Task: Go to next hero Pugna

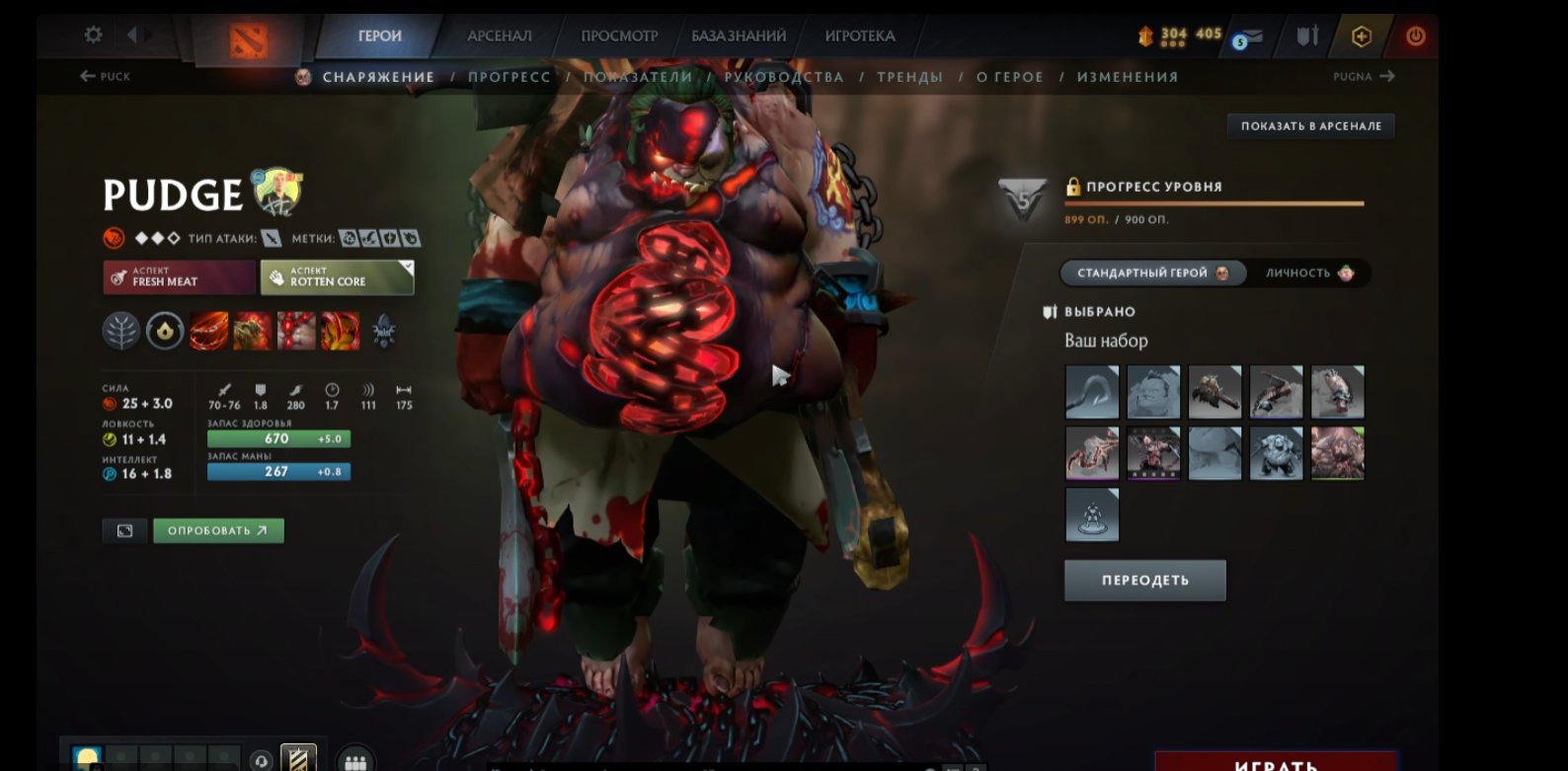Action: point(1364,76)
